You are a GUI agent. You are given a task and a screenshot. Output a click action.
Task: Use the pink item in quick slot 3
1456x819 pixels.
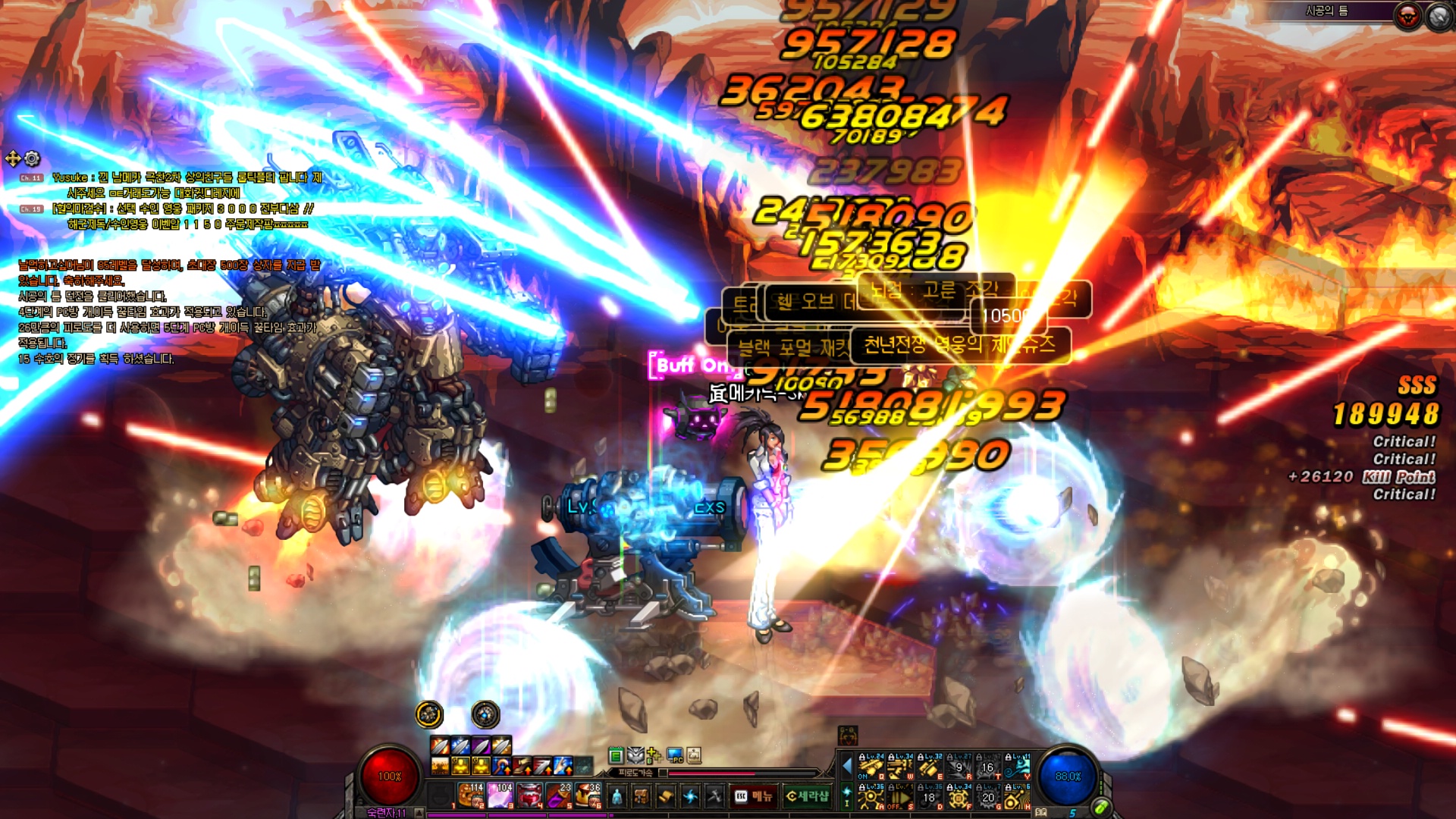(x=500, y=795)
